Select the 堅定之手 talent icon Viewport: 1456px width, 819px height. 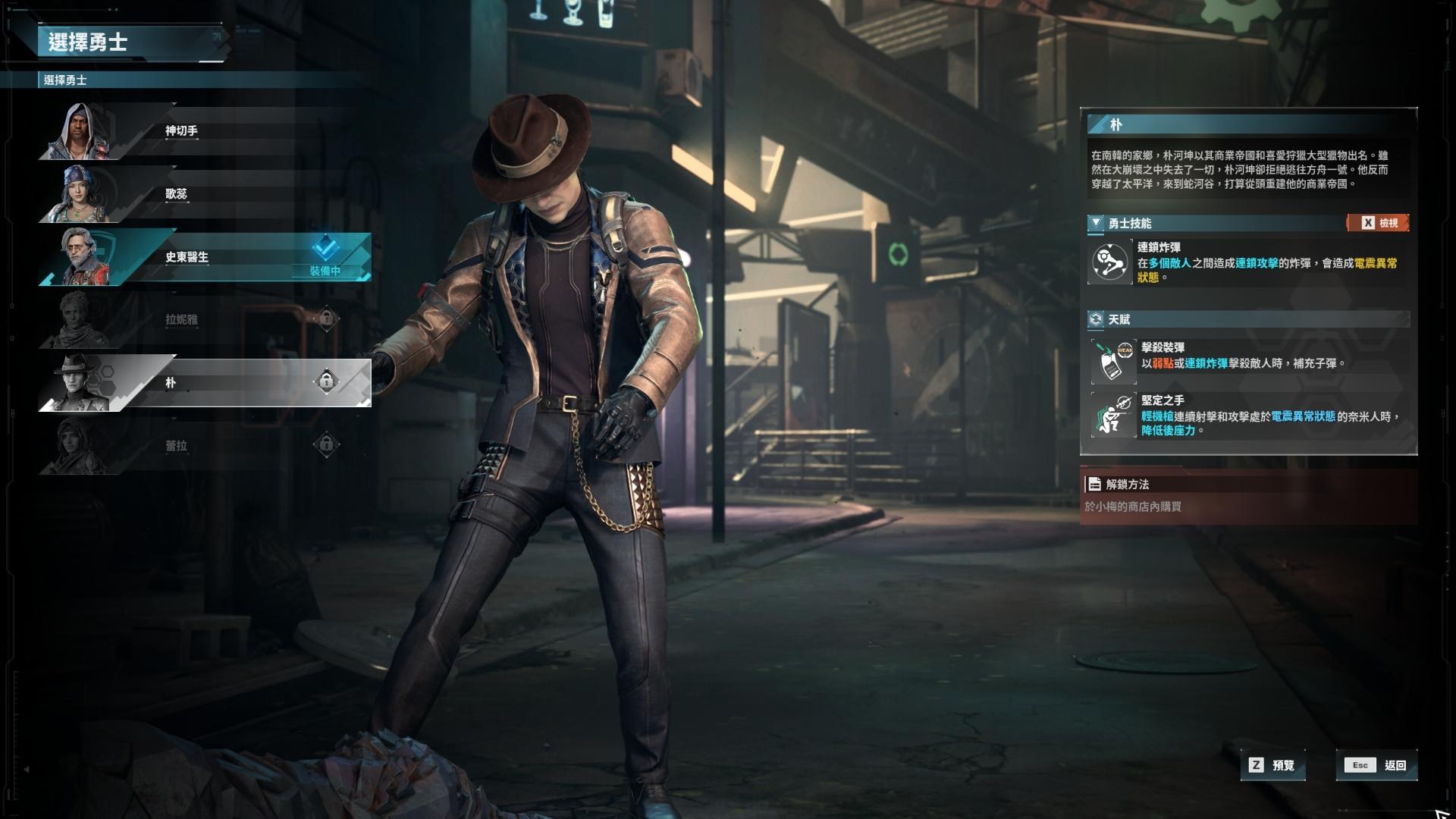(x=1113, y=415)
